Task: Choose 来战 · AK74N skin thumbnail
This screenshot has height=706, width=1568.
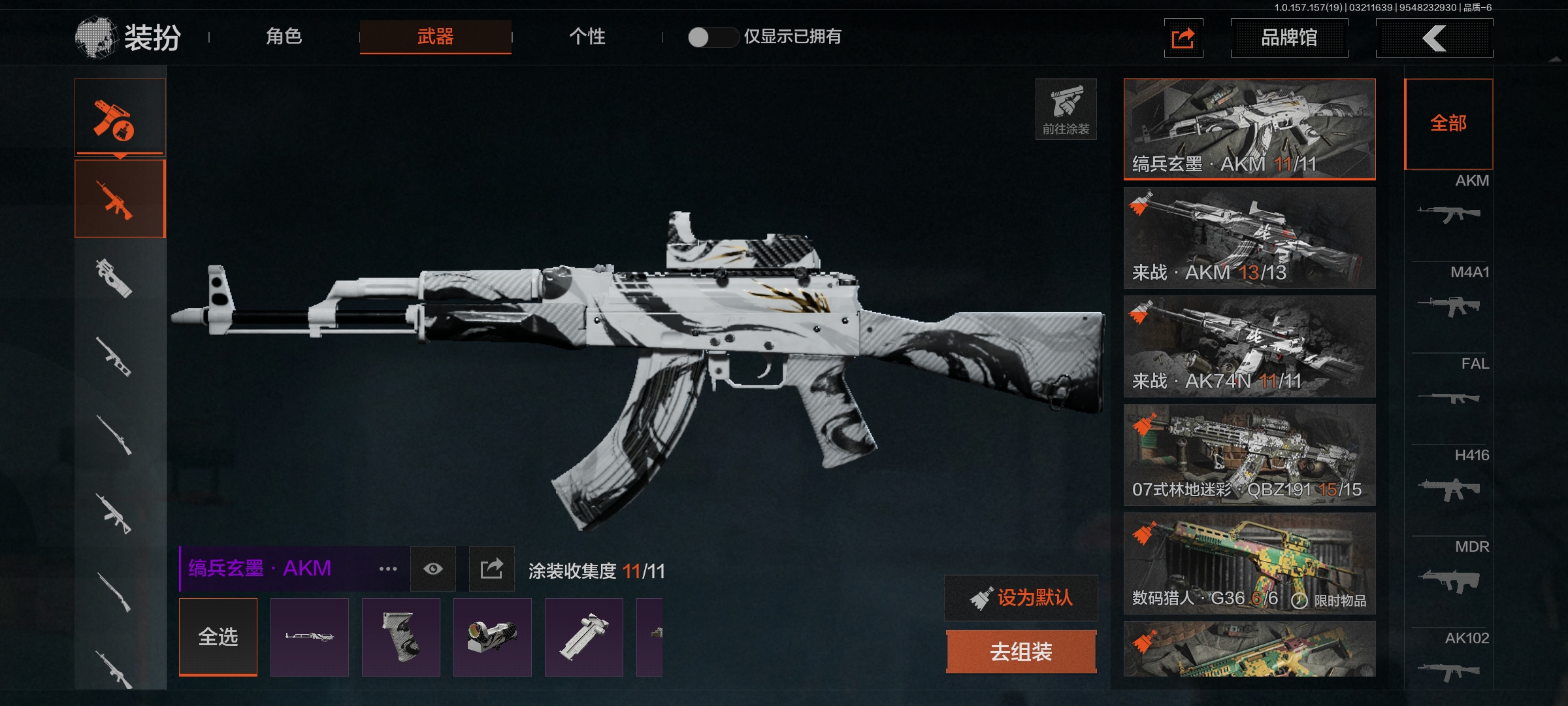Action: pos(1249,346)
